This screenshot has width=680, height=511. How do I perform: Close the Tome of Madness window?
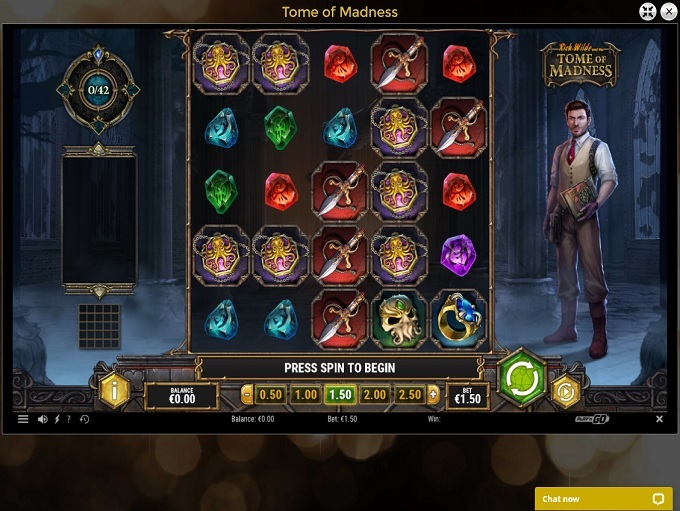pos(668,12)
